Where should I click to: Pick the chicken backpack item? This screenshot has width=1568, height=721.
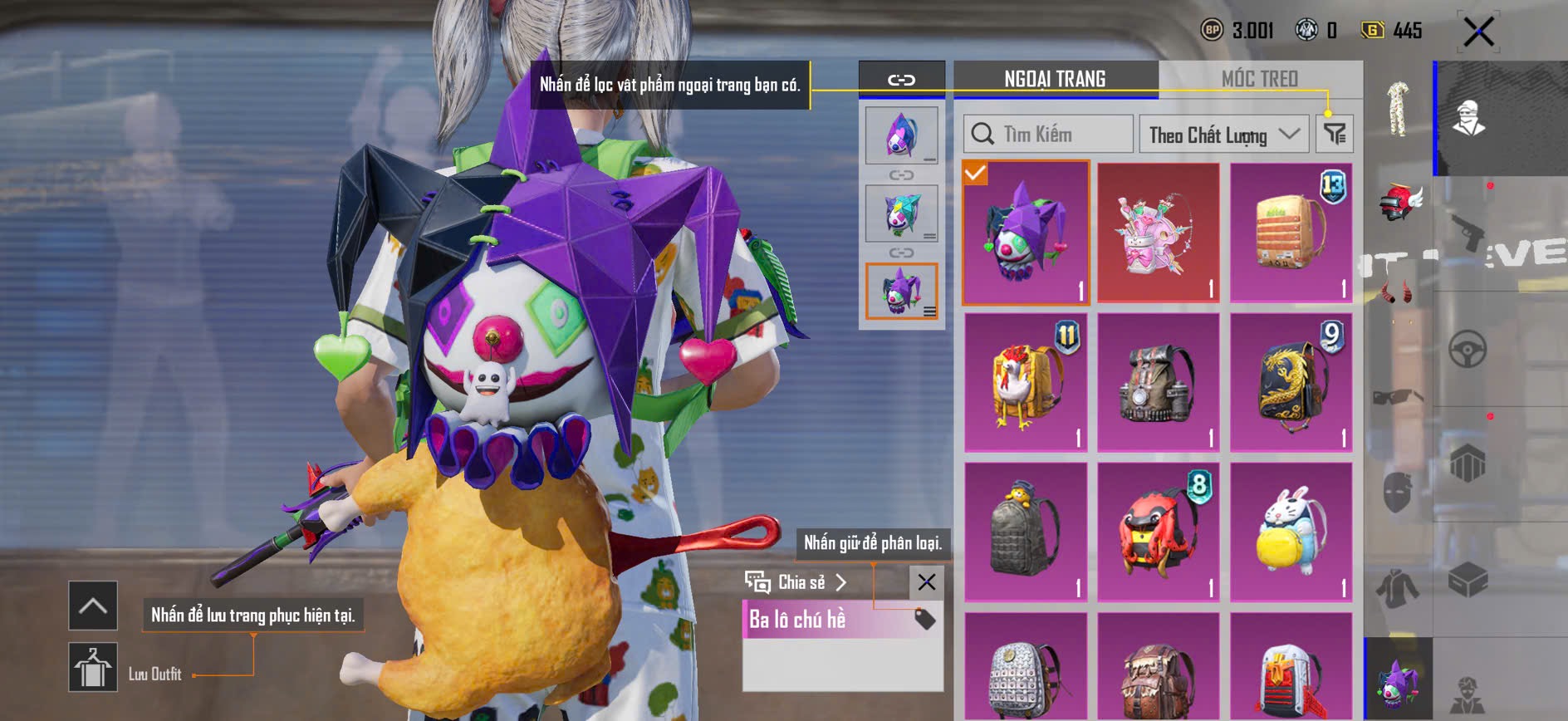tap(1026, 382)
